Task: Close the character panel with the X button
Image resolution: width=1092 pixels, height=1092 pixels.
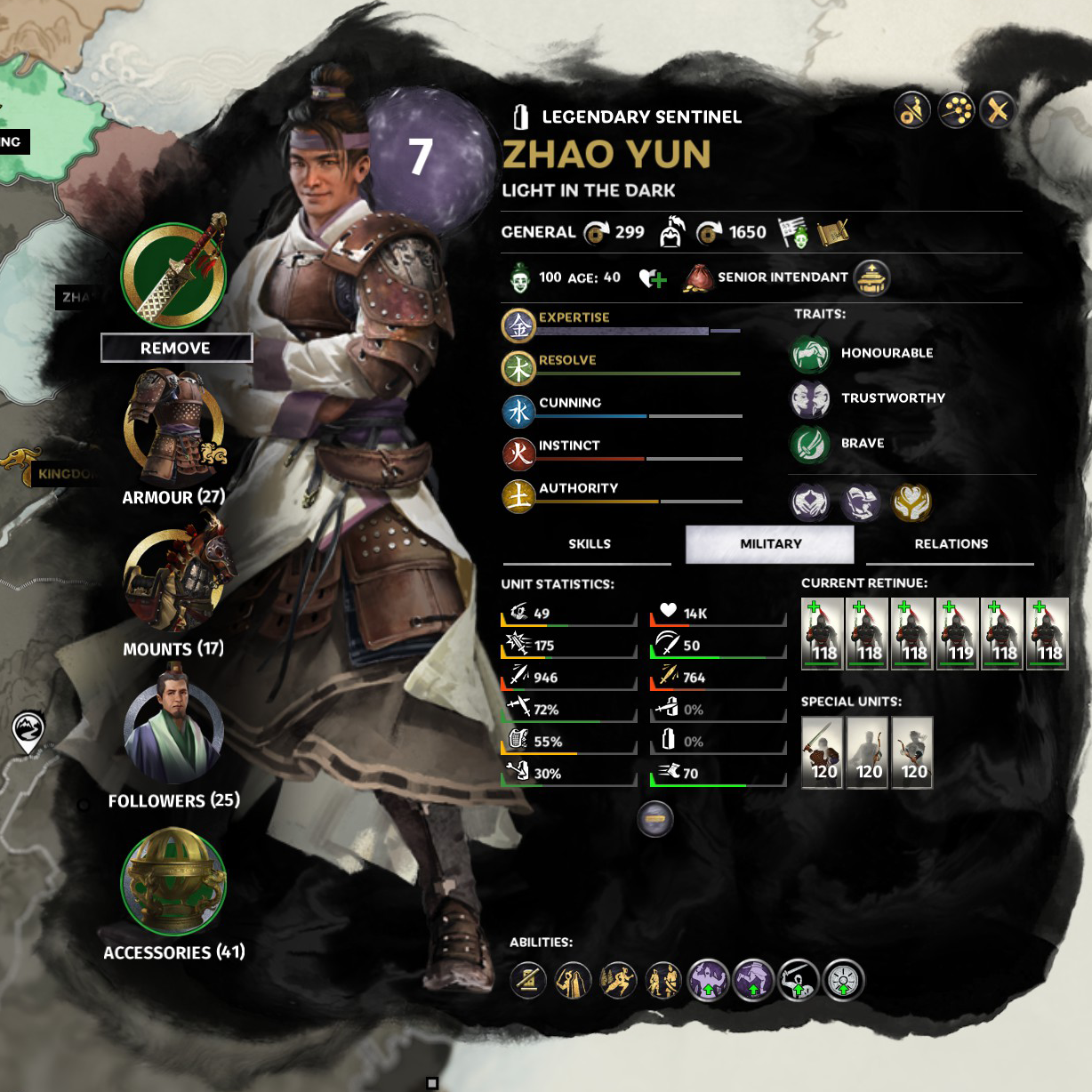Action: click(x=998, y=110)
